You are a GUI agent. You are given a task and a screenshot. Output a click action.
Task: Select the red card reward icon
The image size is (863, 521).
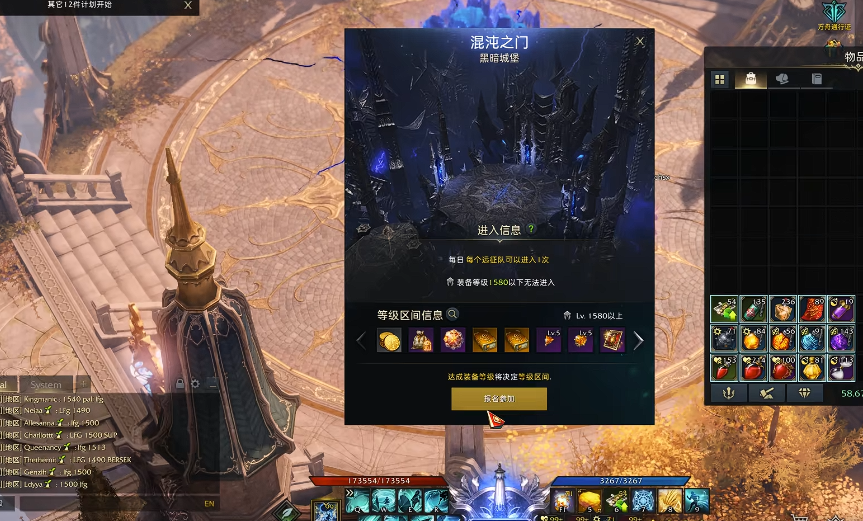point(612,341)
